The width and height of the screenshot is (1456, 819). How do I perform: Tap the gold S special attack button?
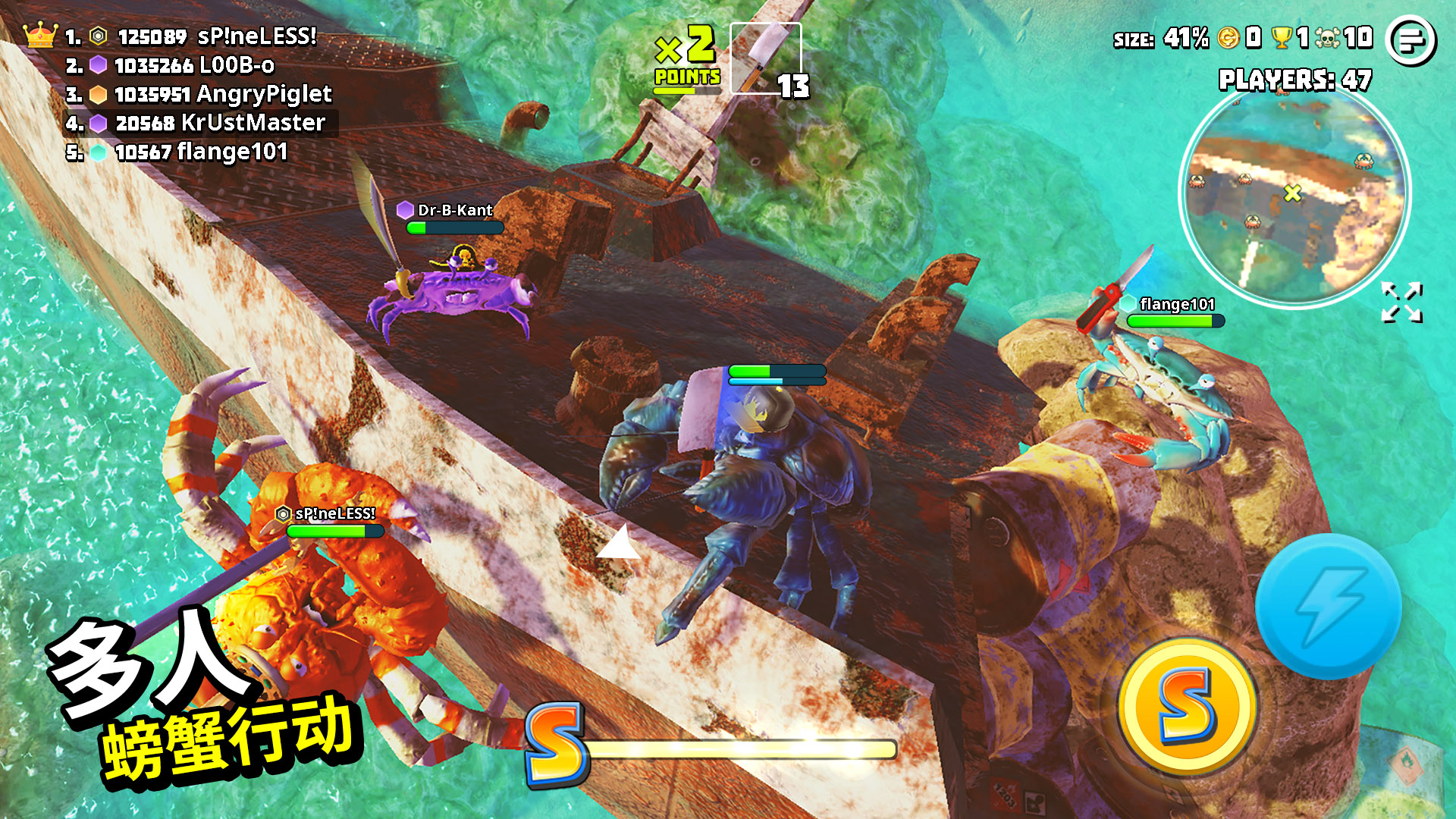(x=1186, y=707)
